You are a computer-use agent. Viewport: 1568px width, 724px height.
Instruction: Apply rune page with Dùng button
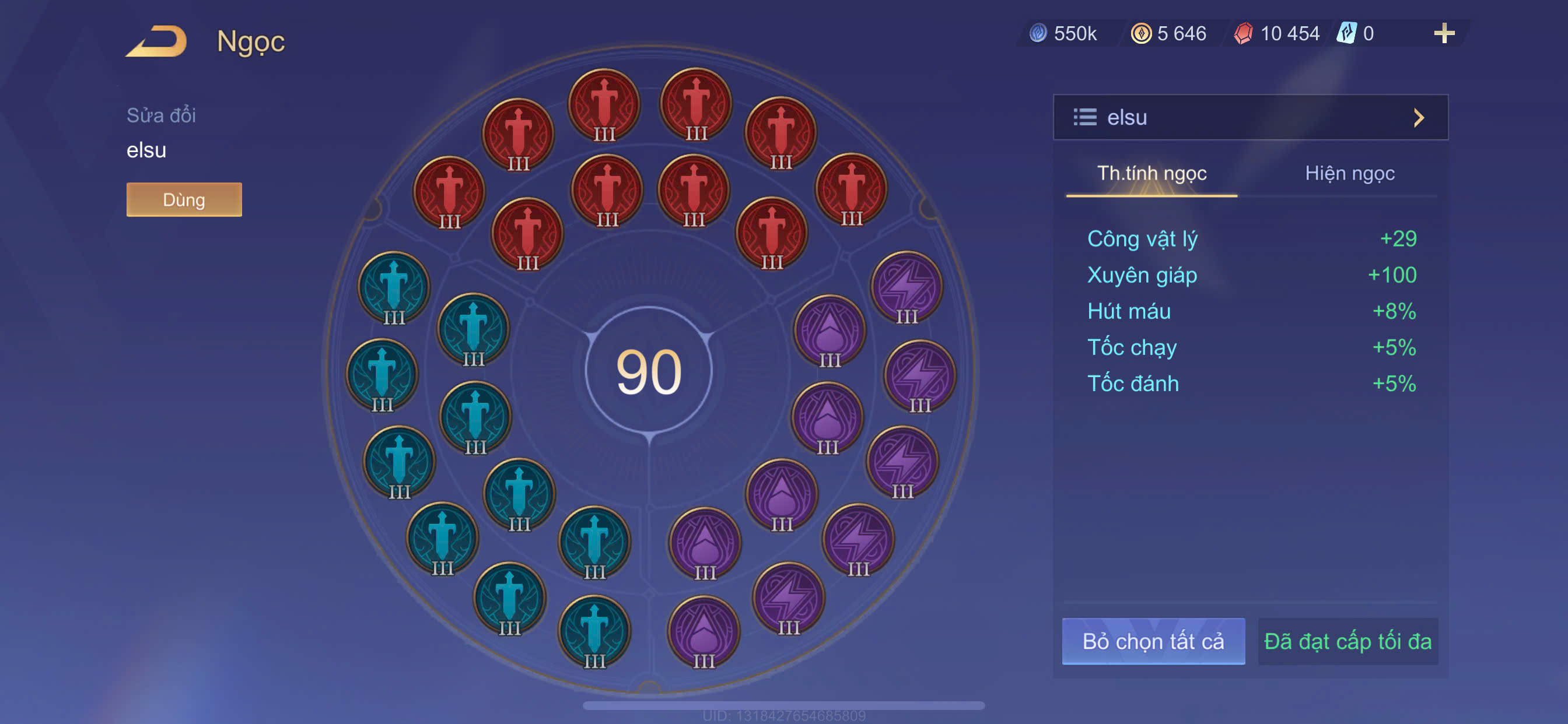184,199
